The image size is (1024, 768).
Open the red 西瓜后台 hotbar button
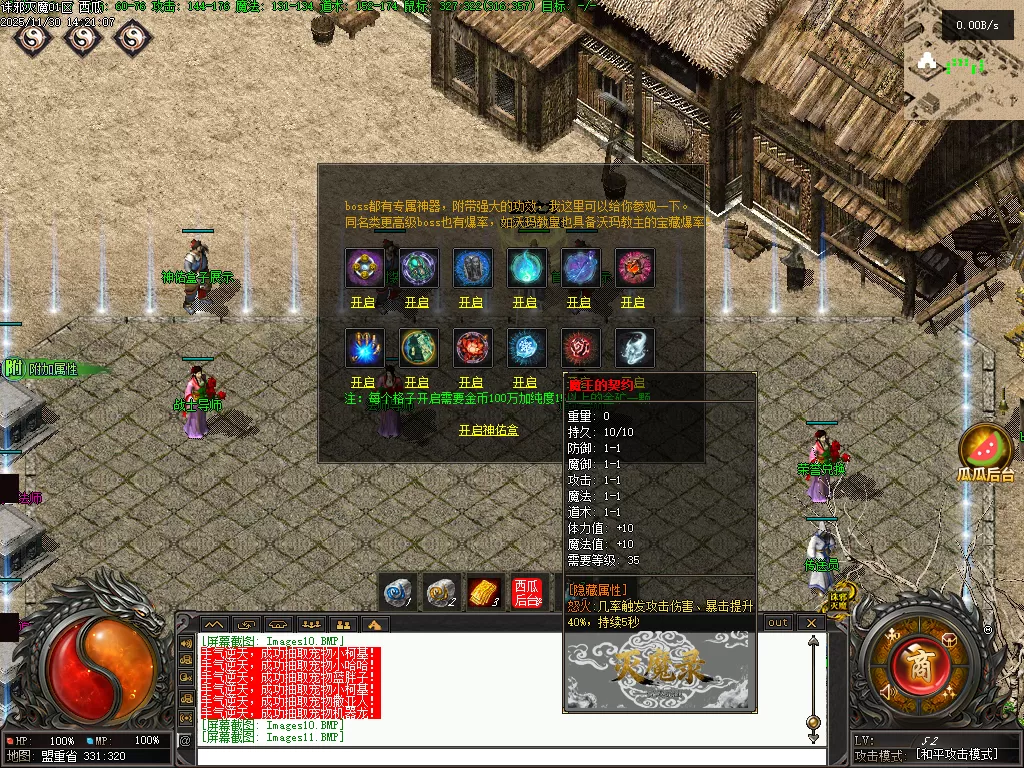point(526,592)
